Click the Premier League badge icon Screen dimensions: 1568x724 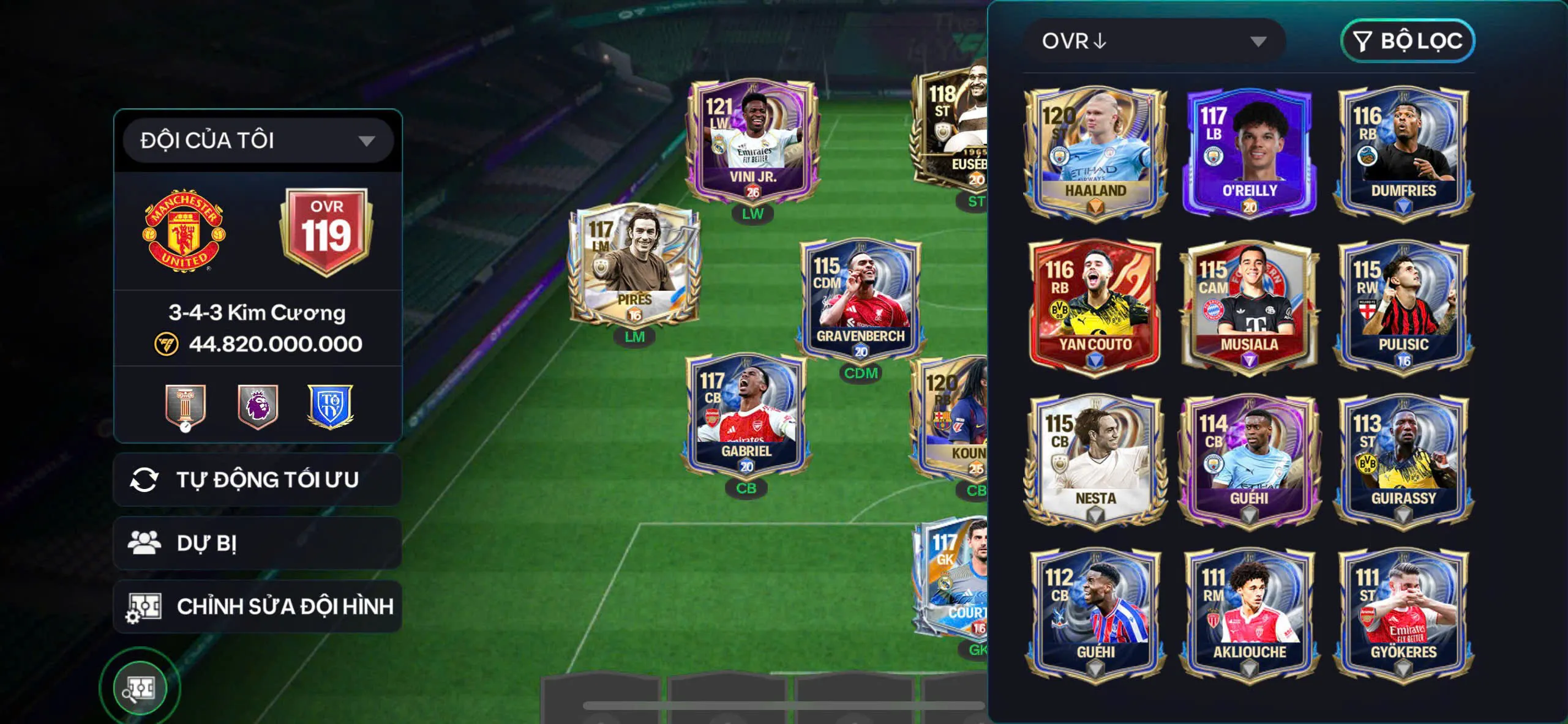(257, 405)
